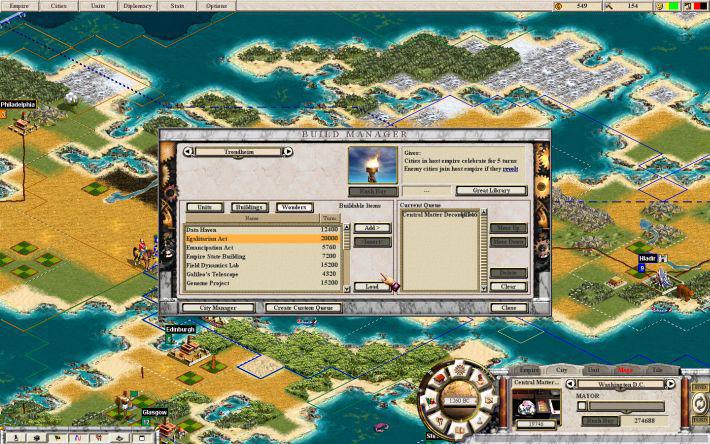Screen dimensions: 710x444
Task: Open the Great Library entry
Action: 477,191
